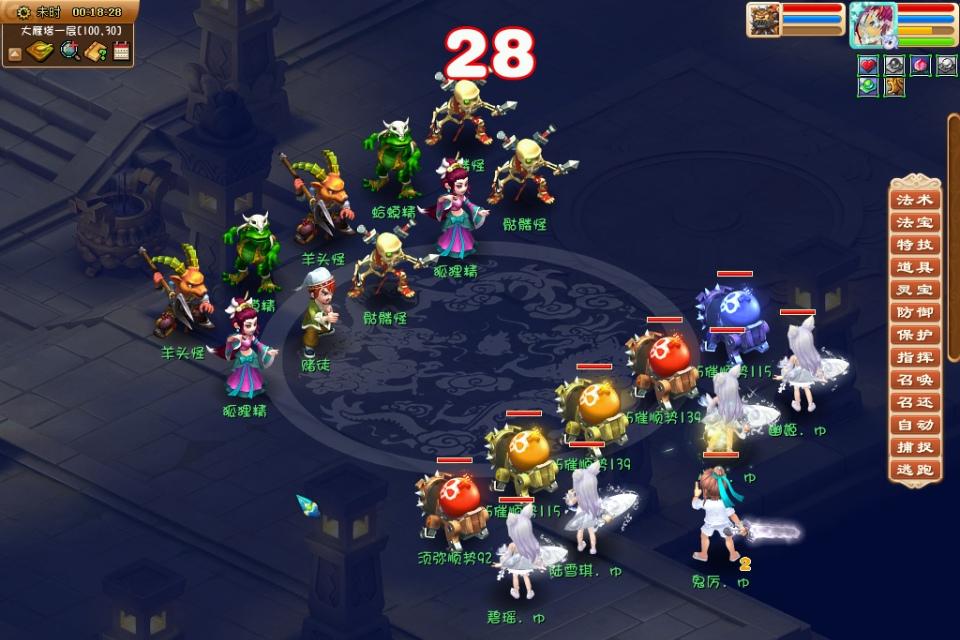
Task: Choose the 捕捉 capture command
Action: 915,448
